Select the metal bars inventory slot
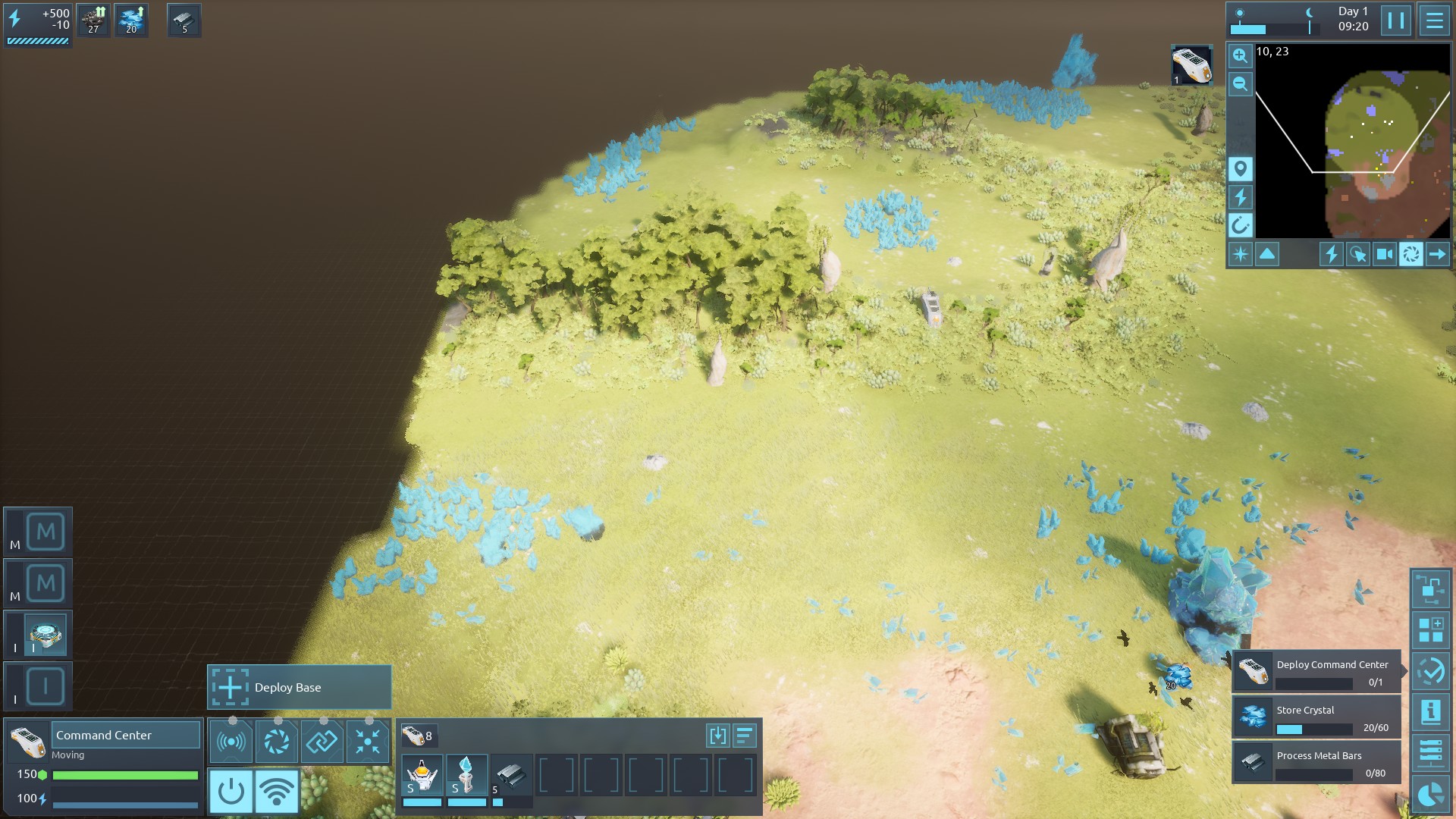Screen dimensions: 1456x819 (511, 776)
